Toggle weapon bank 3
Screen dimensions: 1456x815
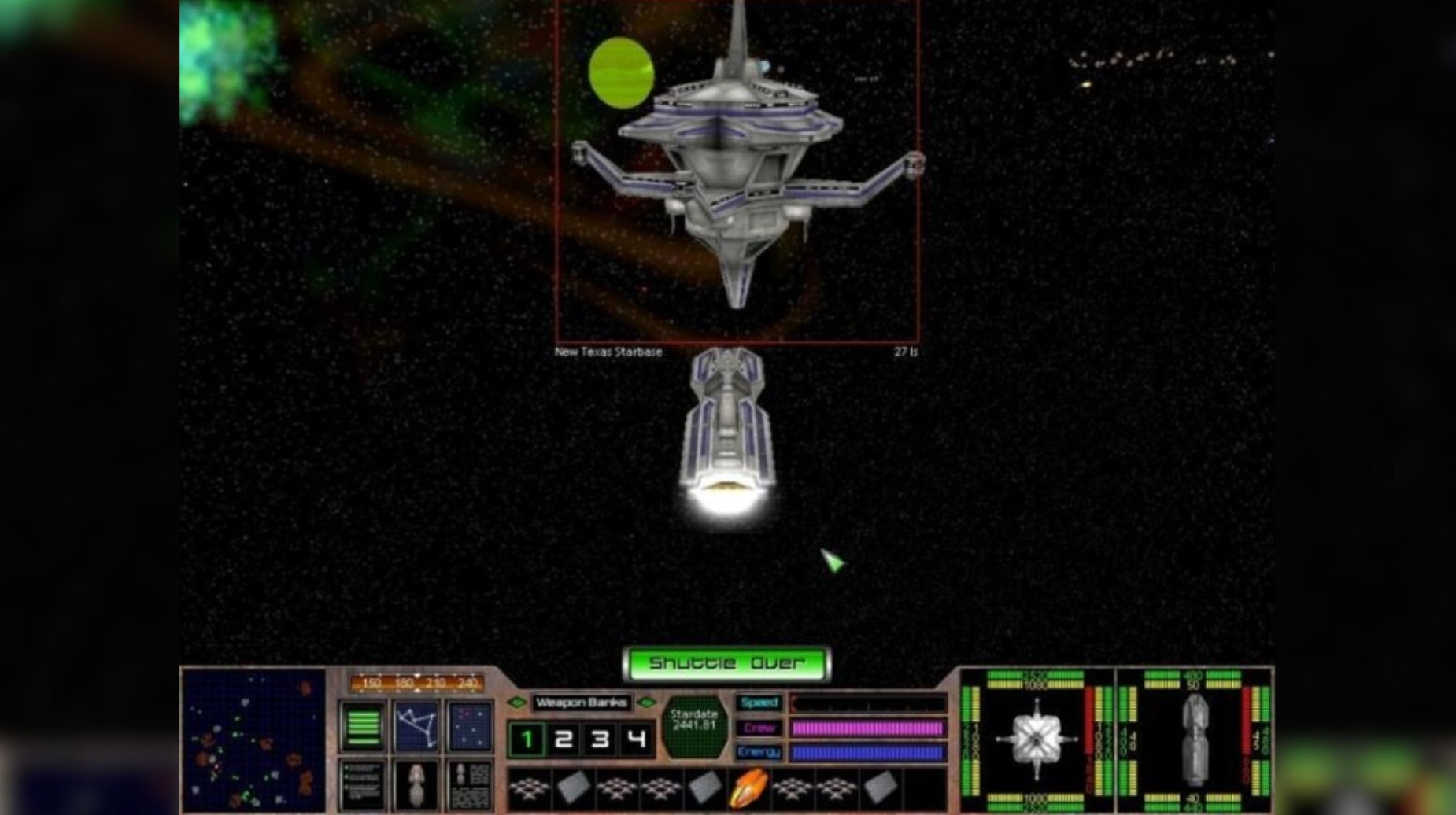(599, 738)
